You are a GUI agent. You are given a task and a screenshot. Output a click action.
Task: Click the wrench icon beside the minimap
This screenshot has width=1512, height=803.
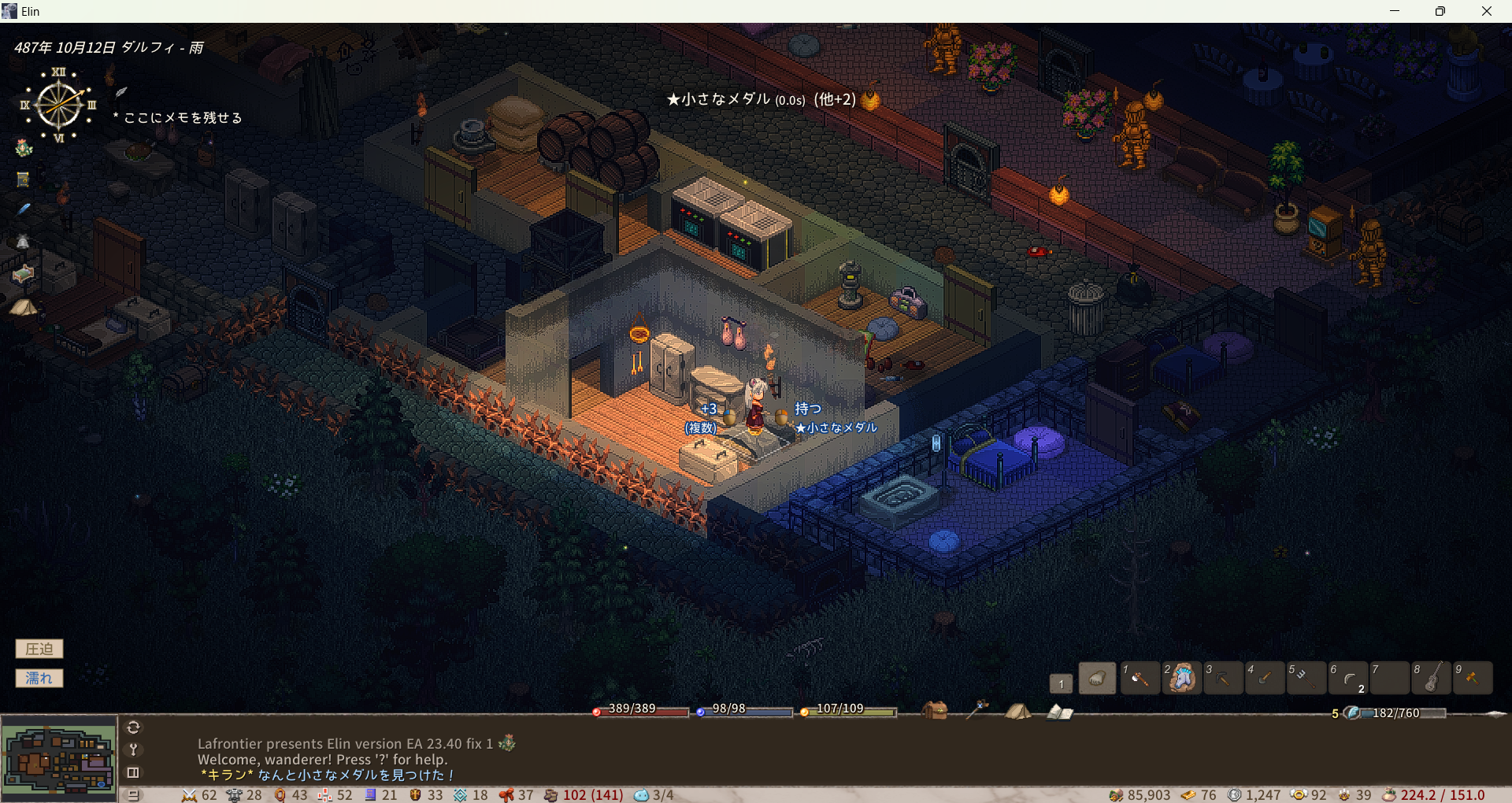[x=133, y=749]
